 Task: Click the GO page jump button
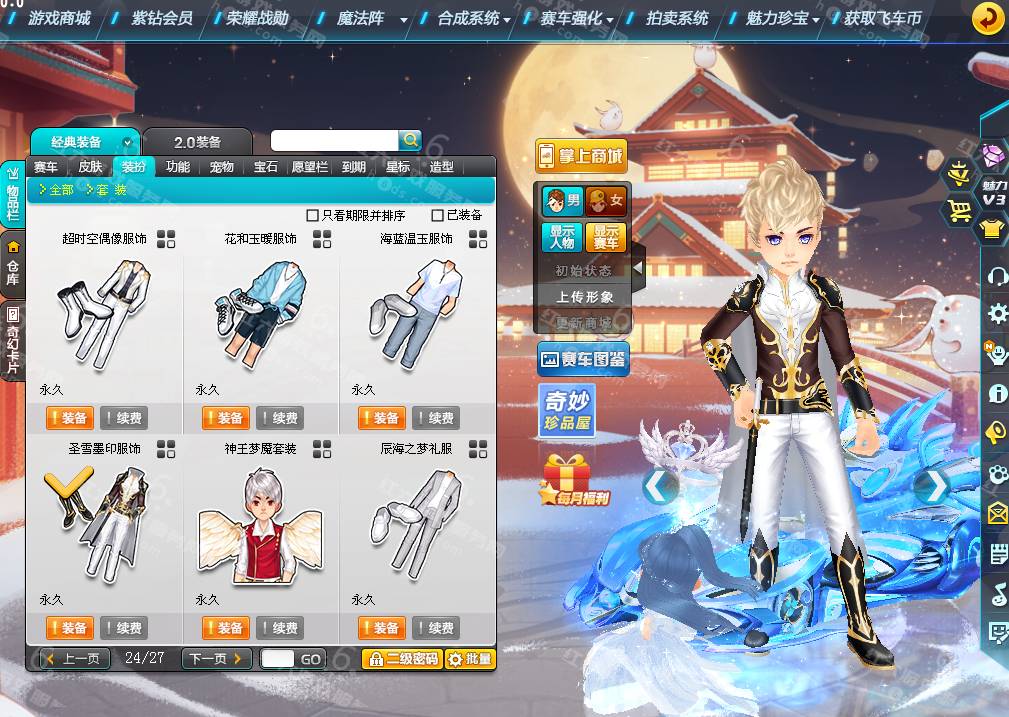(x=310, y=659)
